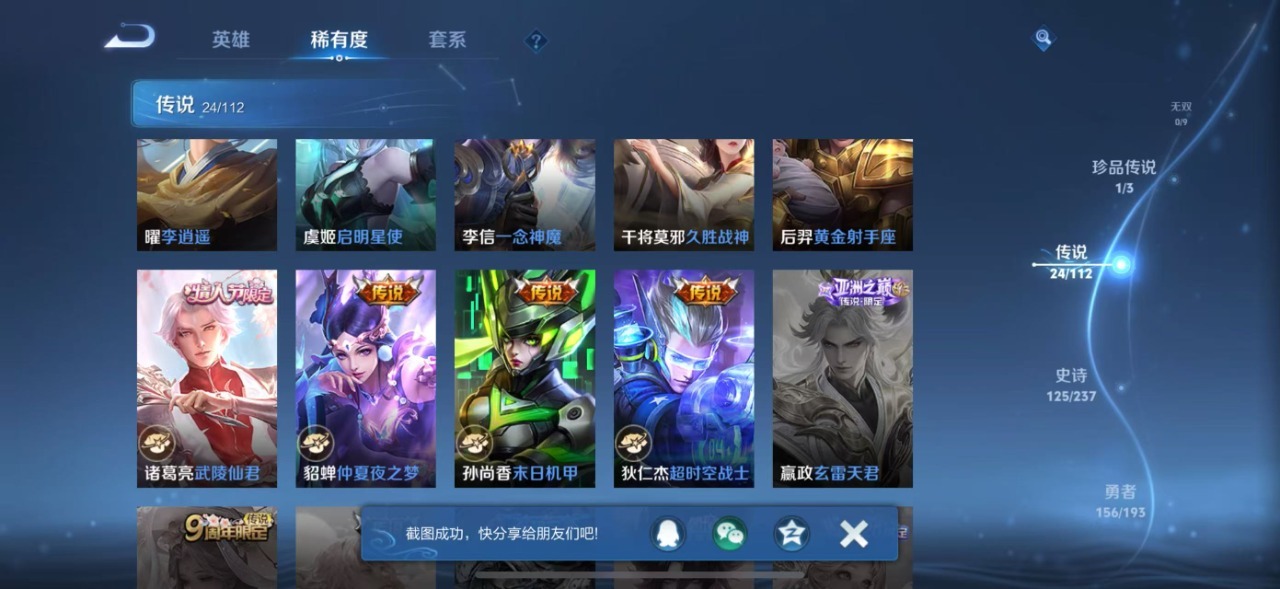Viewport: 1280px width, 589px height.
Task: Choose the 虞姬 启明星使 skin card
Action: [x=365, y=194]
